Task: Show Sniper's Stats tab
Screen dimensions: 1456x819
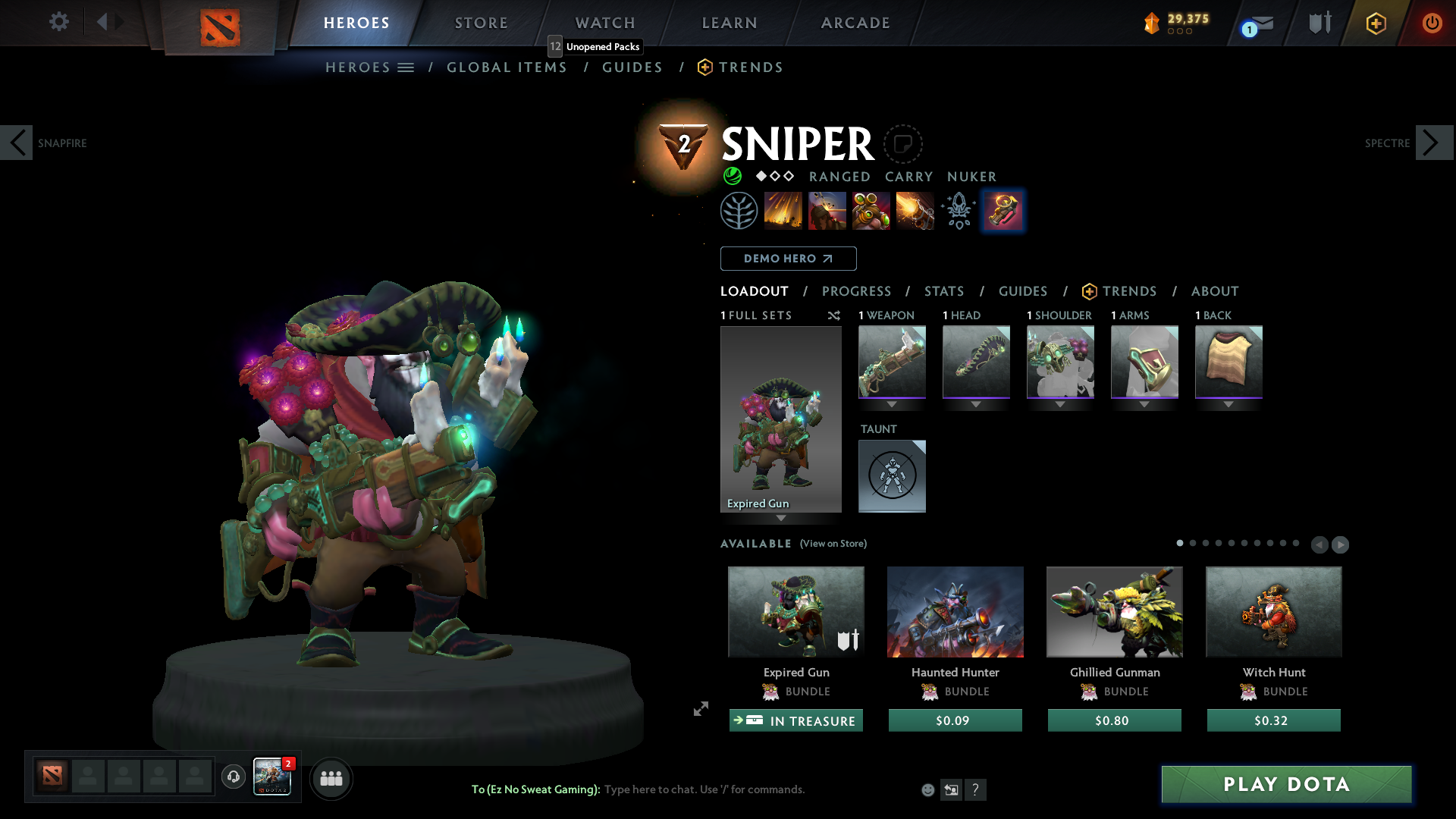Action: [x=944, y=291]
